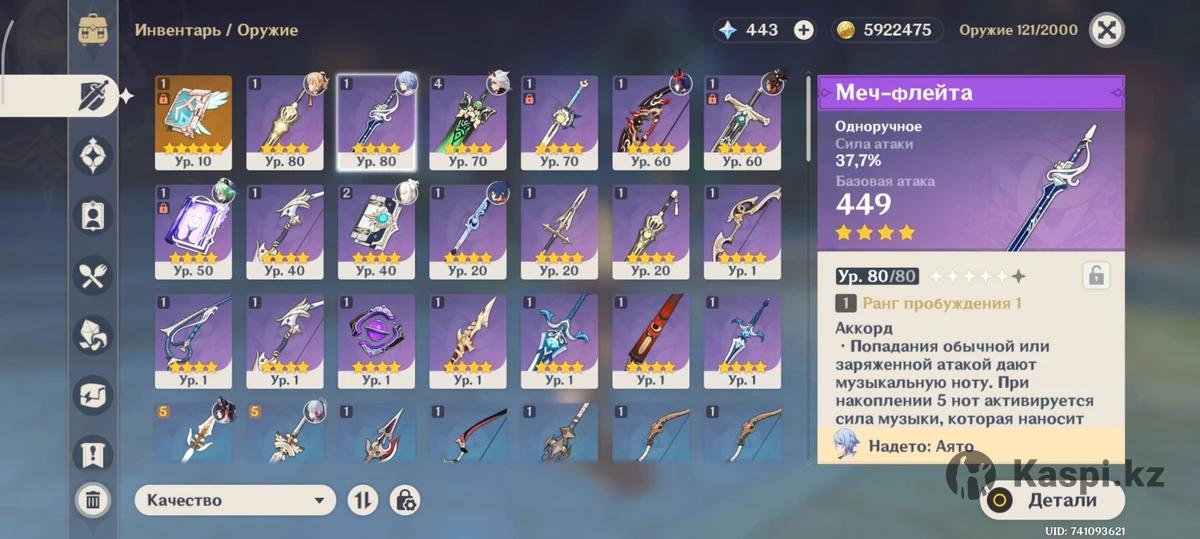
Task: Open the trash can discard mode
Action: 93,499
